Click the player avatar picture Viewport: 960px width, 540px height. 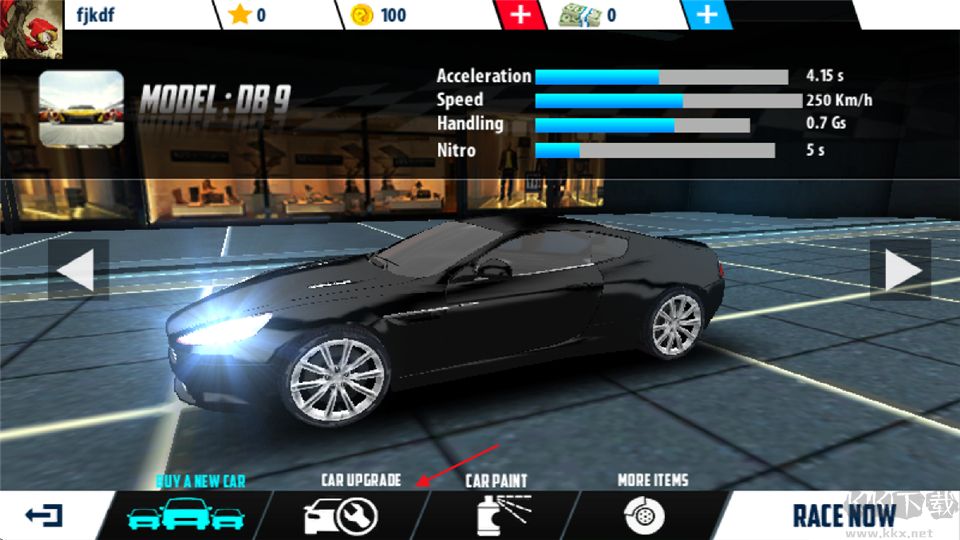point(30,29)
